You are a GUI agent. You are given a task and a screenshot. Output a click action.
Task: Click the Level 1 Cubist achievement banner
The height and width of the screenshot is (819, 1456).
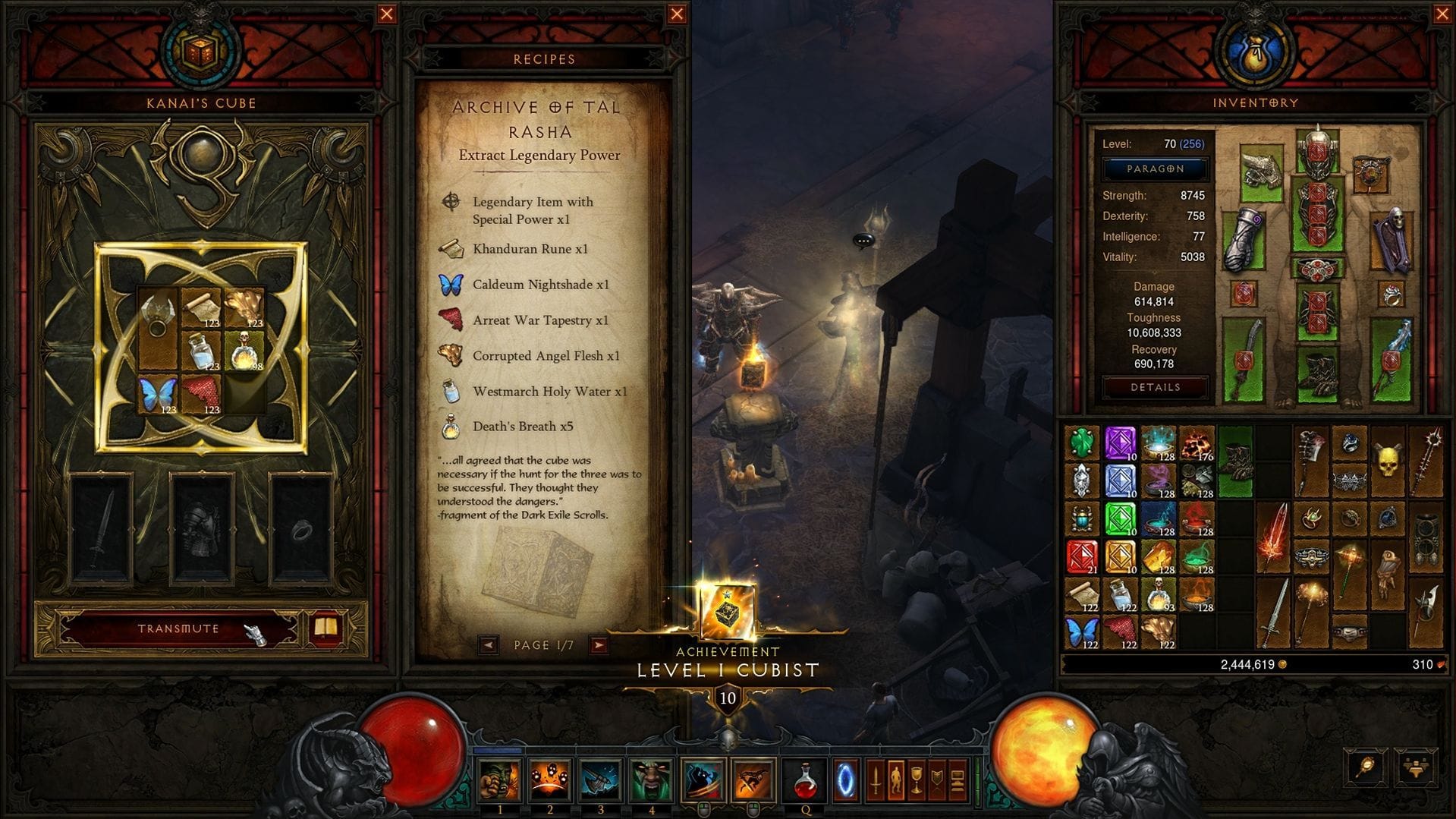tap(728, 669)
